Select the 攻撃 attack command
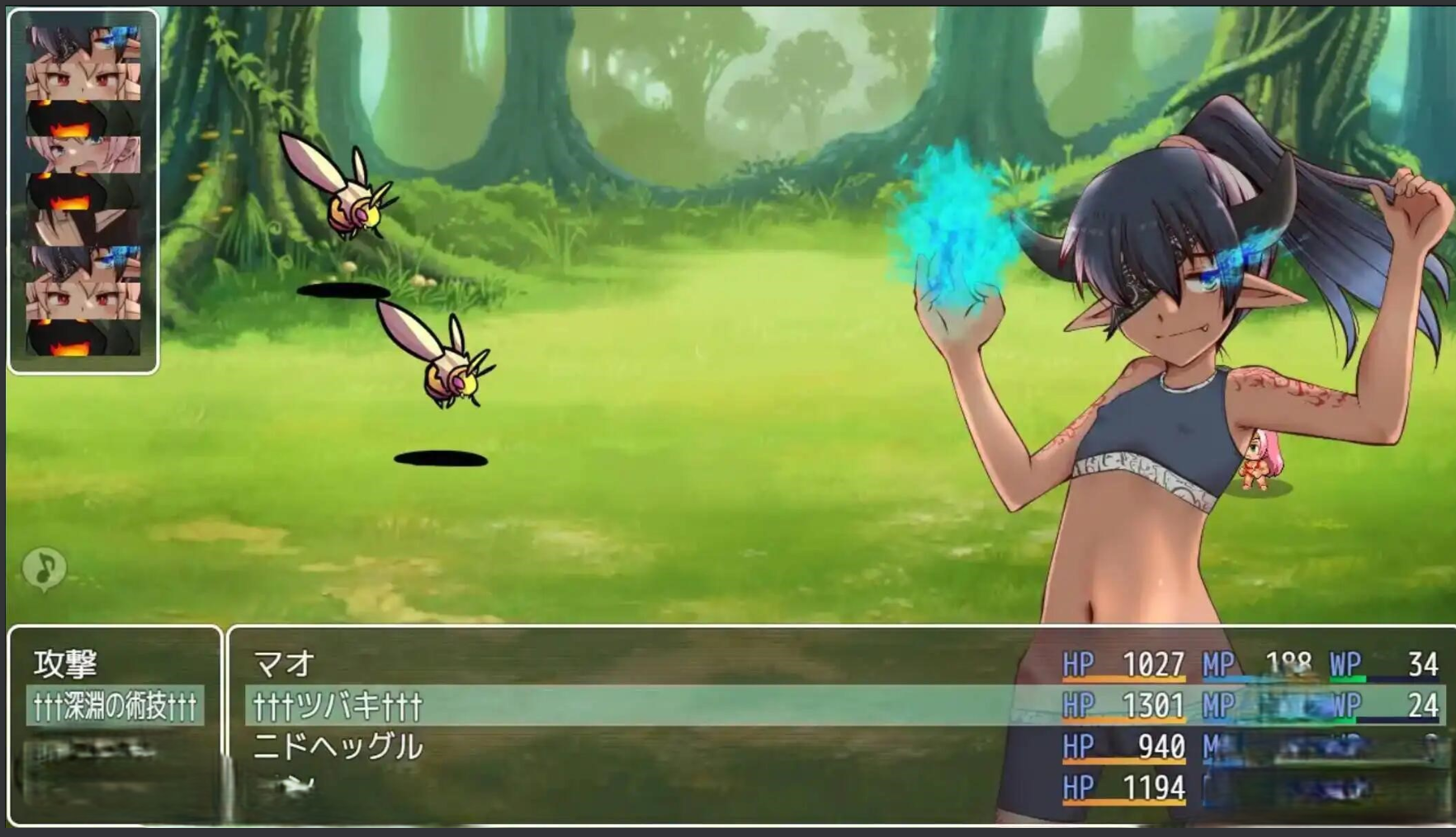 66,664
